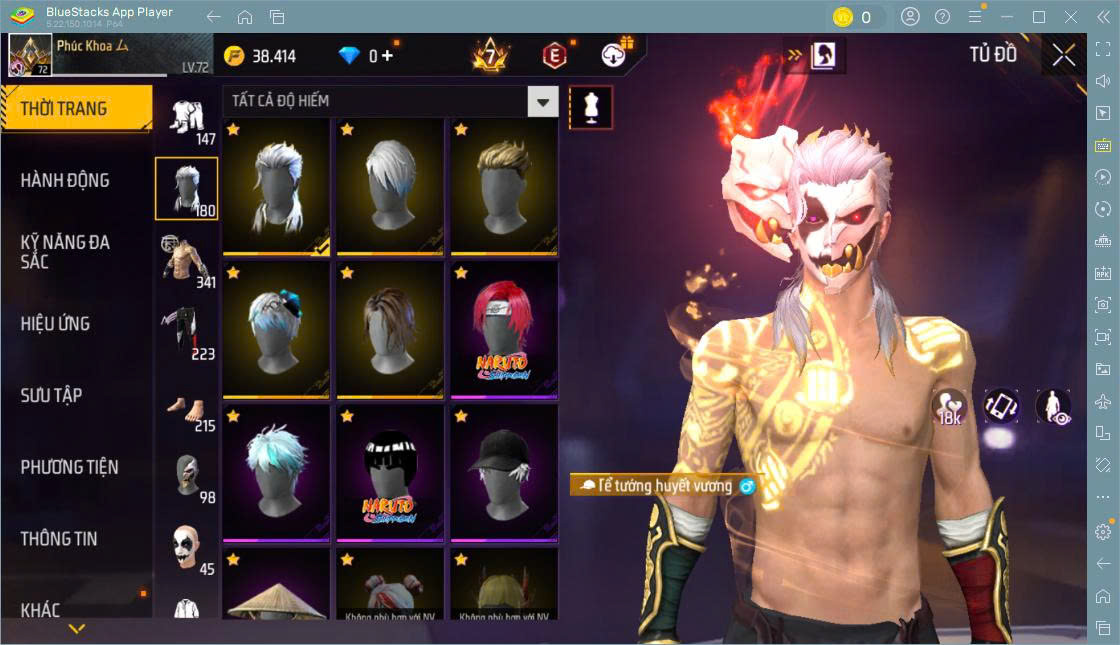The width and height of the screenshot is (1120, 645).
Task: Select the red hair Naruto headband item
Action: [504, 328]
